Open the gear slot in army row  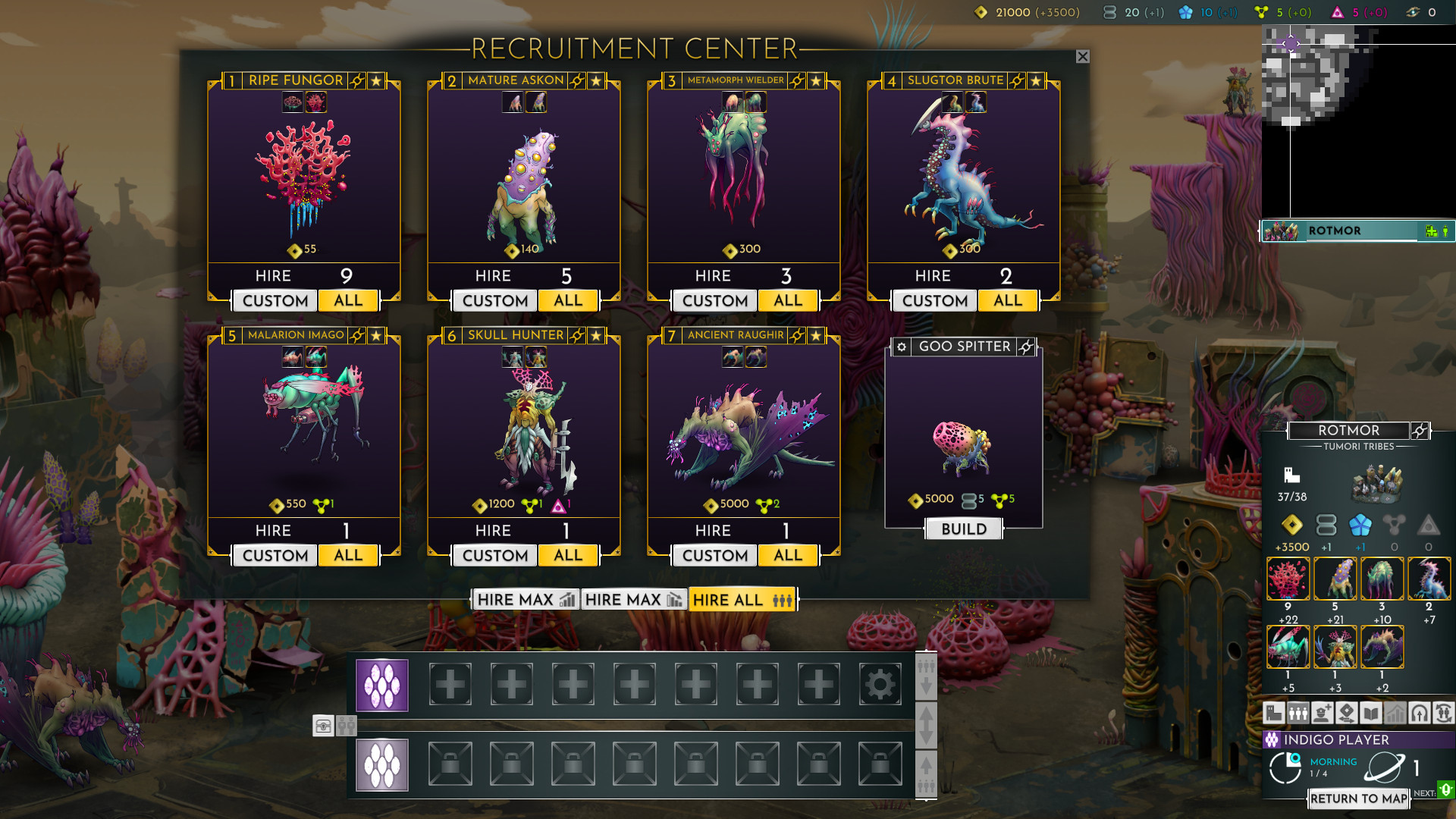[880, 685]
